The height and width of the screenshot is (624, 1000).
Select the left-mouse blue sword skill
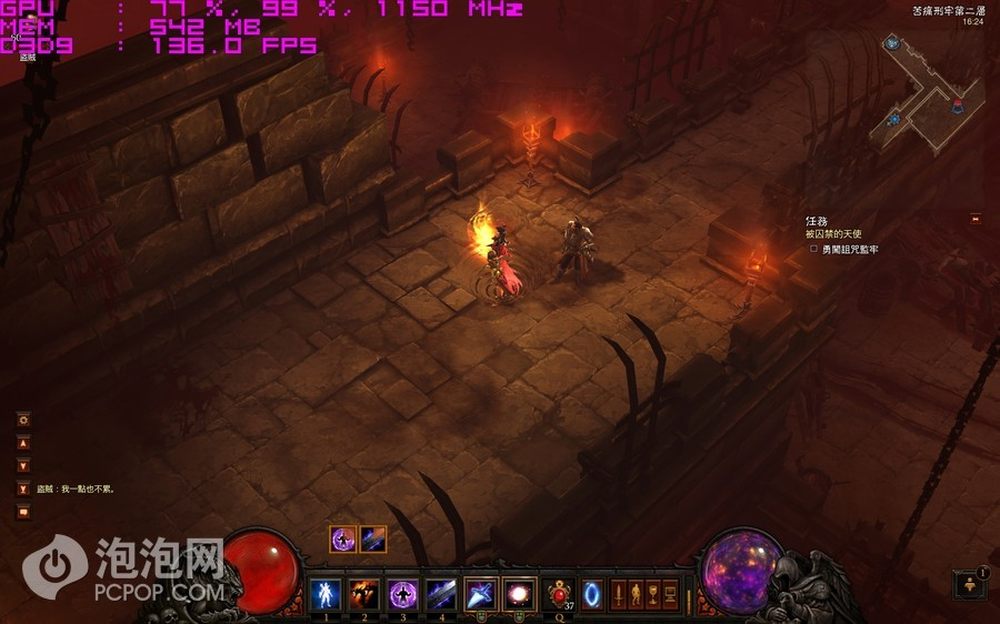481,592
